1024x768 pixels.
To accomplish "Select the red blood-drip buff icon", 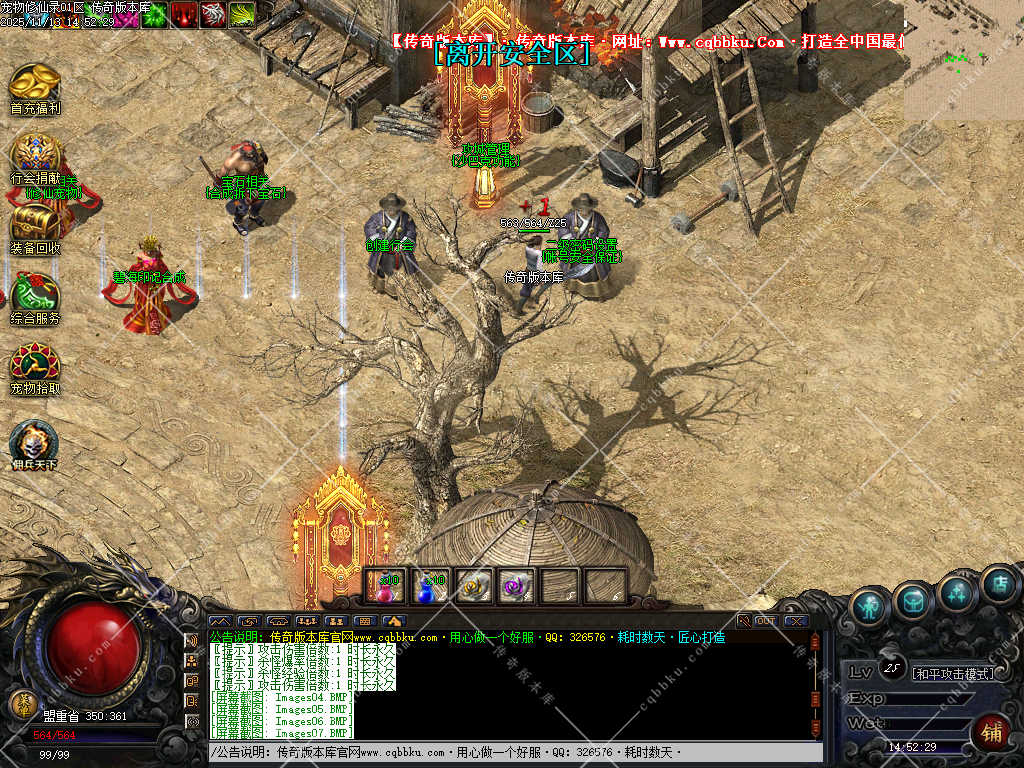I will pyautogui.click(x=183, y=14).
